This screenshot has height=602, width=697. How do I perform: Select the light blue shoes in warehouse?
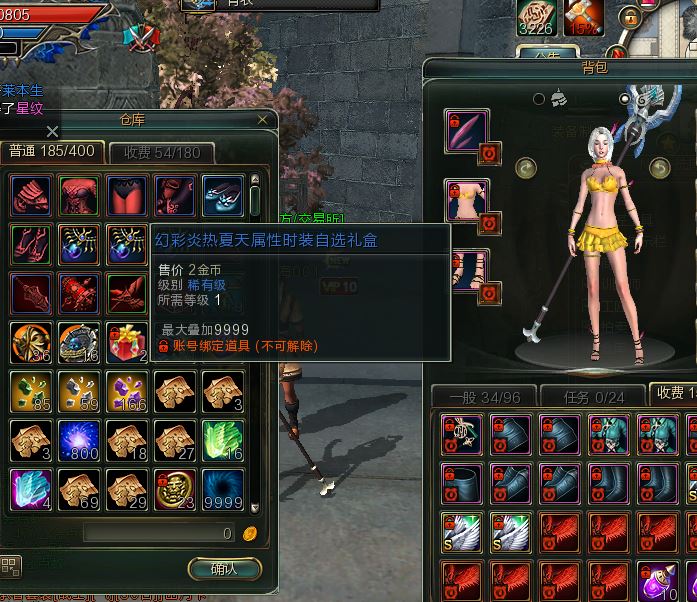[x=223, y=195]
